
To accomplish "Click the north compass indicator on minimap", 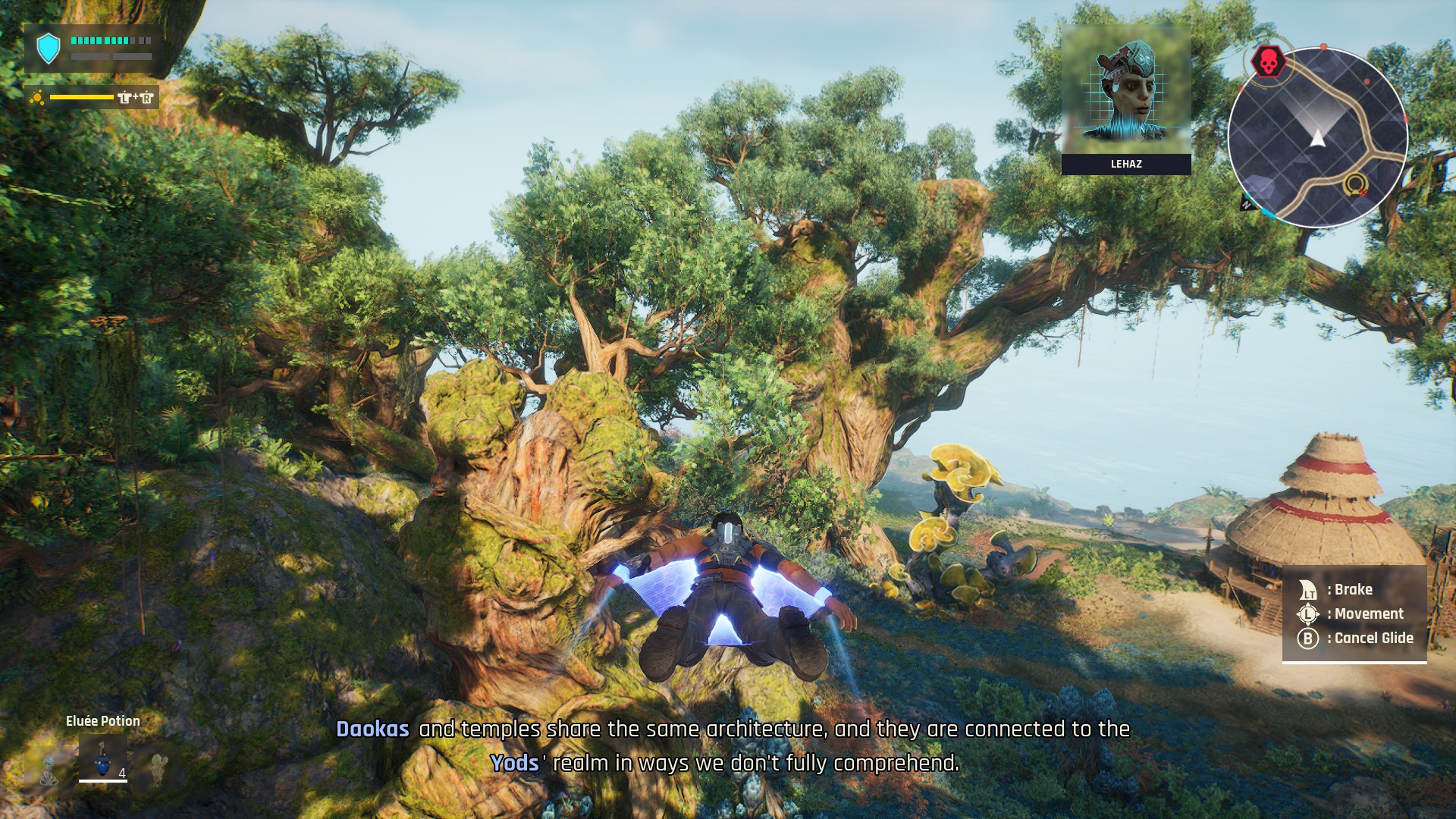I will click(1247, 203).
